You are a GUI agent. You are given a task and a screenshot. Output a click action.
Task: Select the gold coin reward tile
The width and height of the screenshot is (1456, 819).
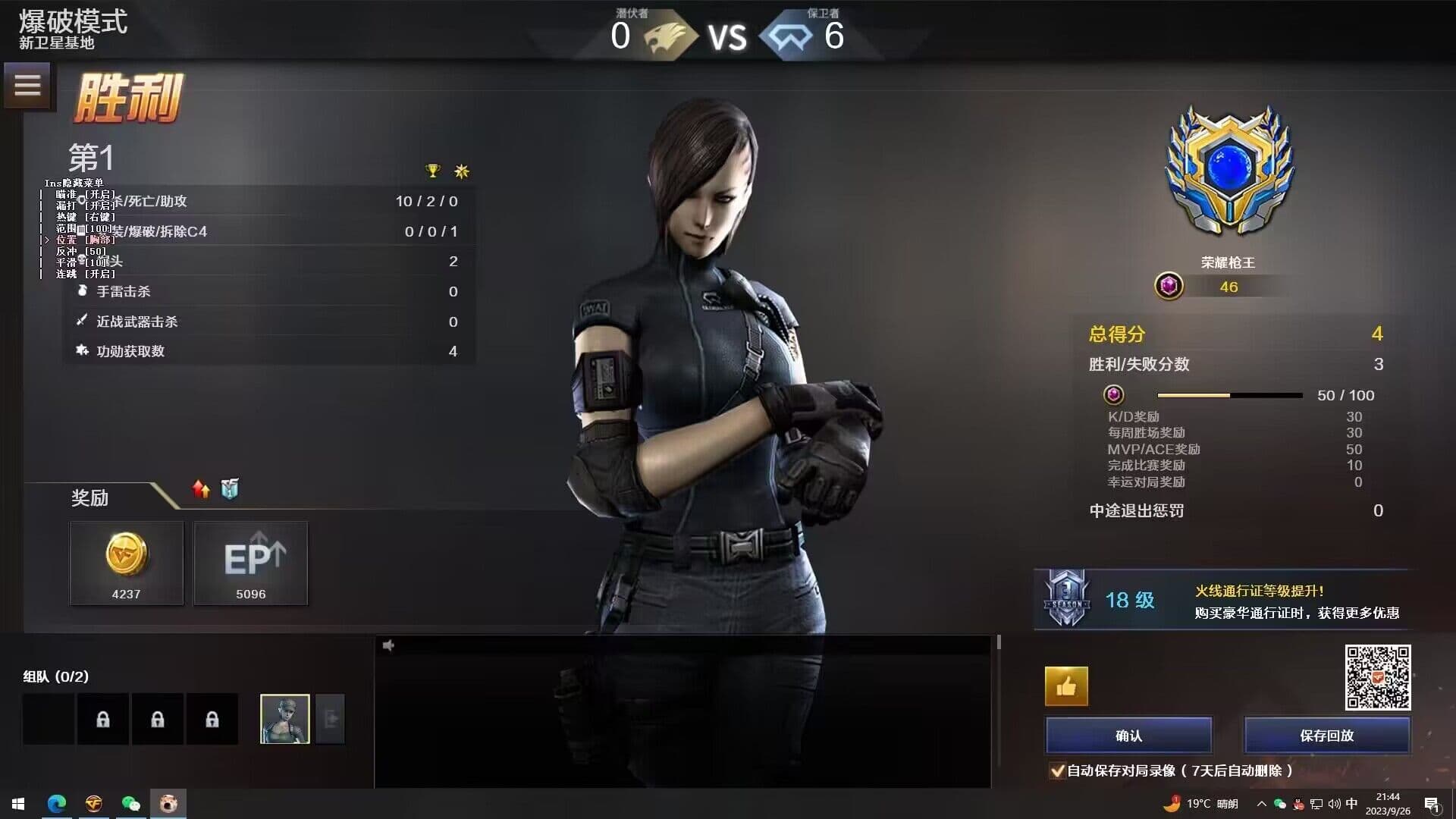(127, 563)
